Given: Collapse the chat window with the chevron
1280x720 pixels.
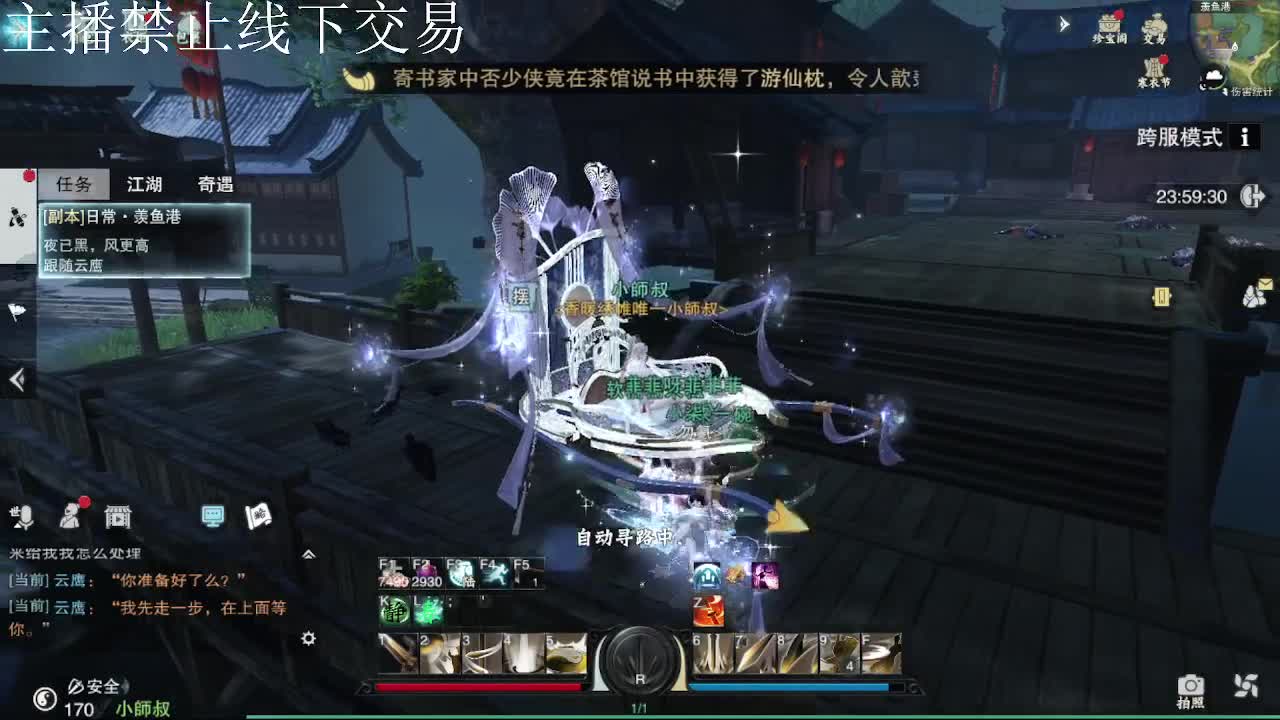Looking at the screenshot, I should (x=308, y=553).
